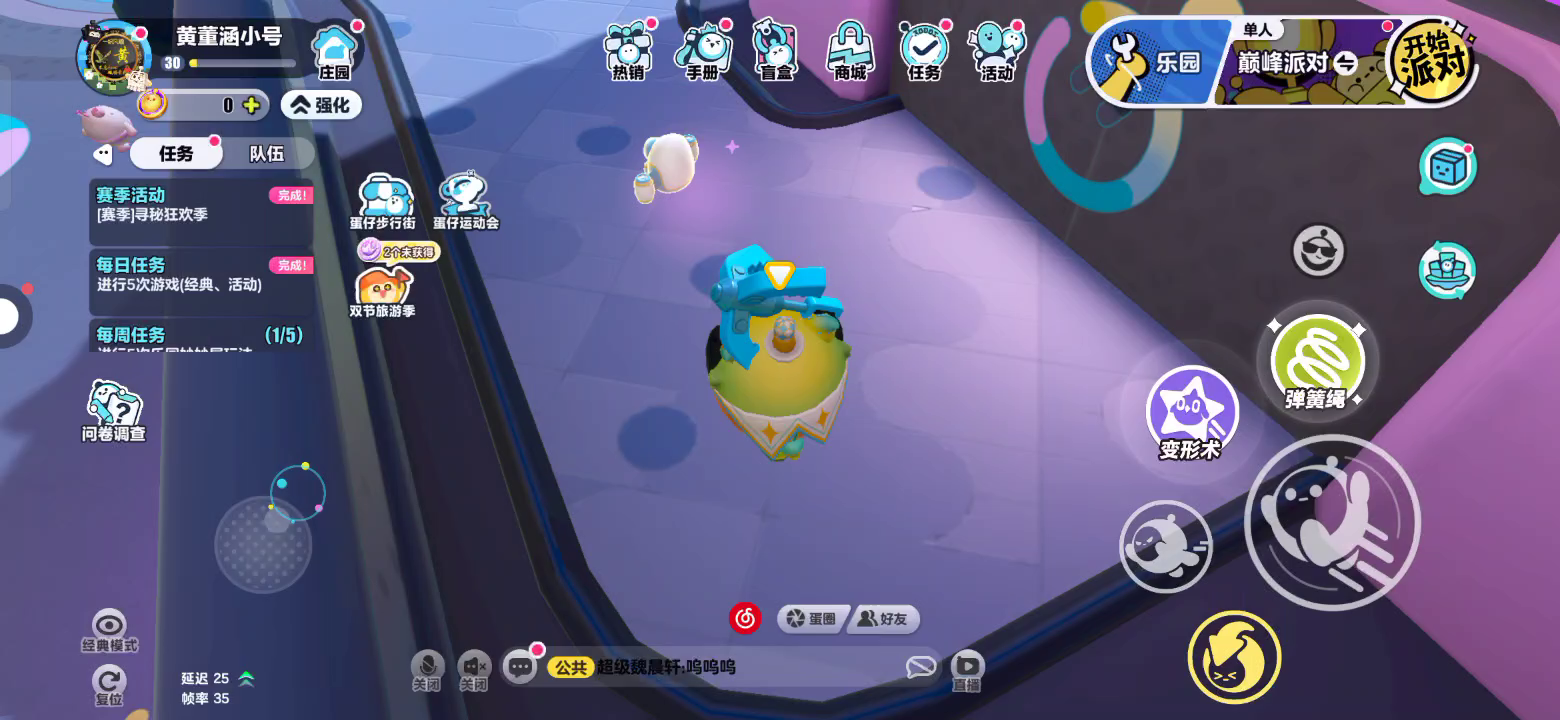Open the 盲盒 blind box icon
Viewport: 1560px width, 720px height.
point(776,50)
